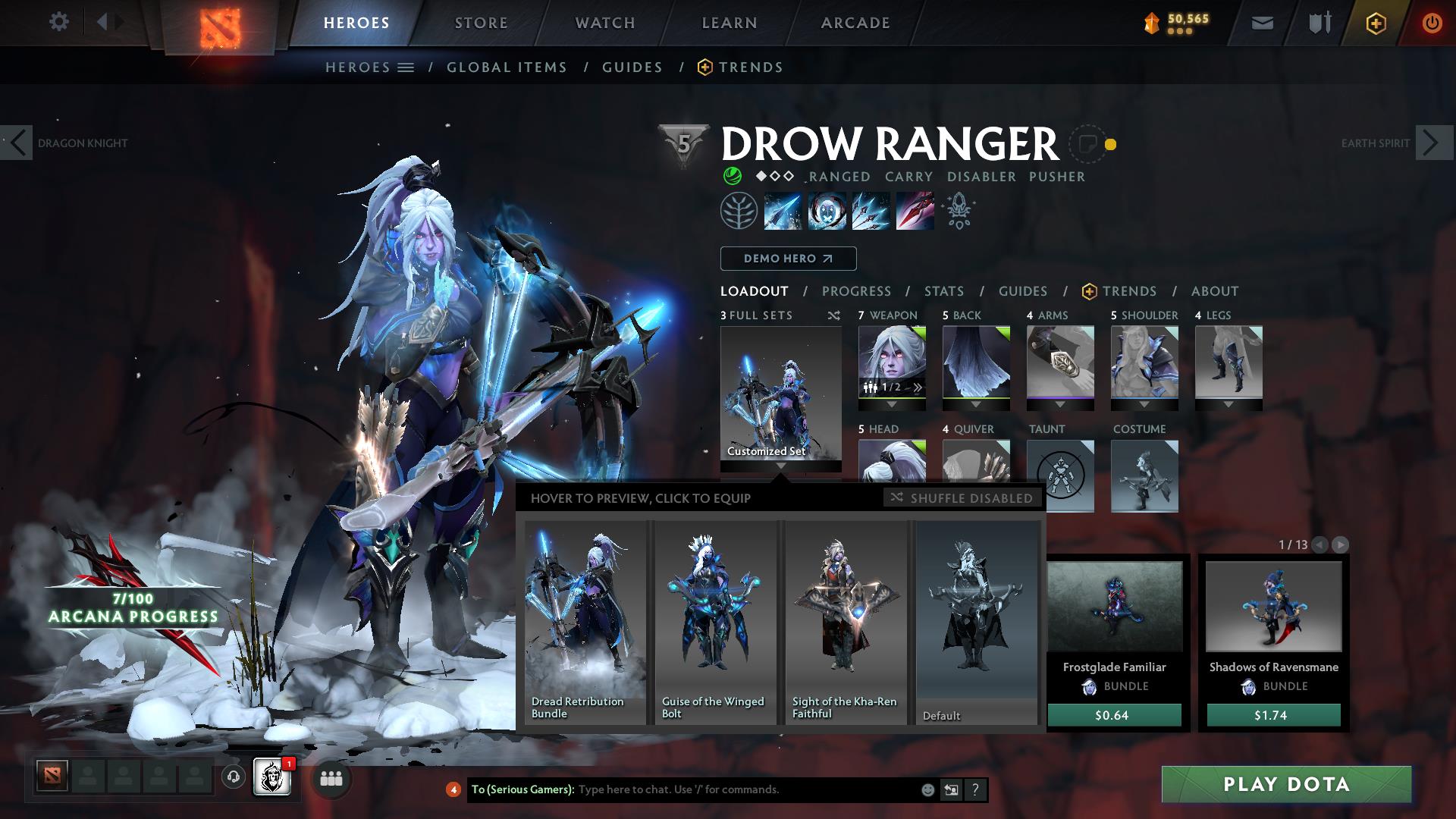
Task: Click the notification badge on hero lobby icon
Action: (289, 766)
